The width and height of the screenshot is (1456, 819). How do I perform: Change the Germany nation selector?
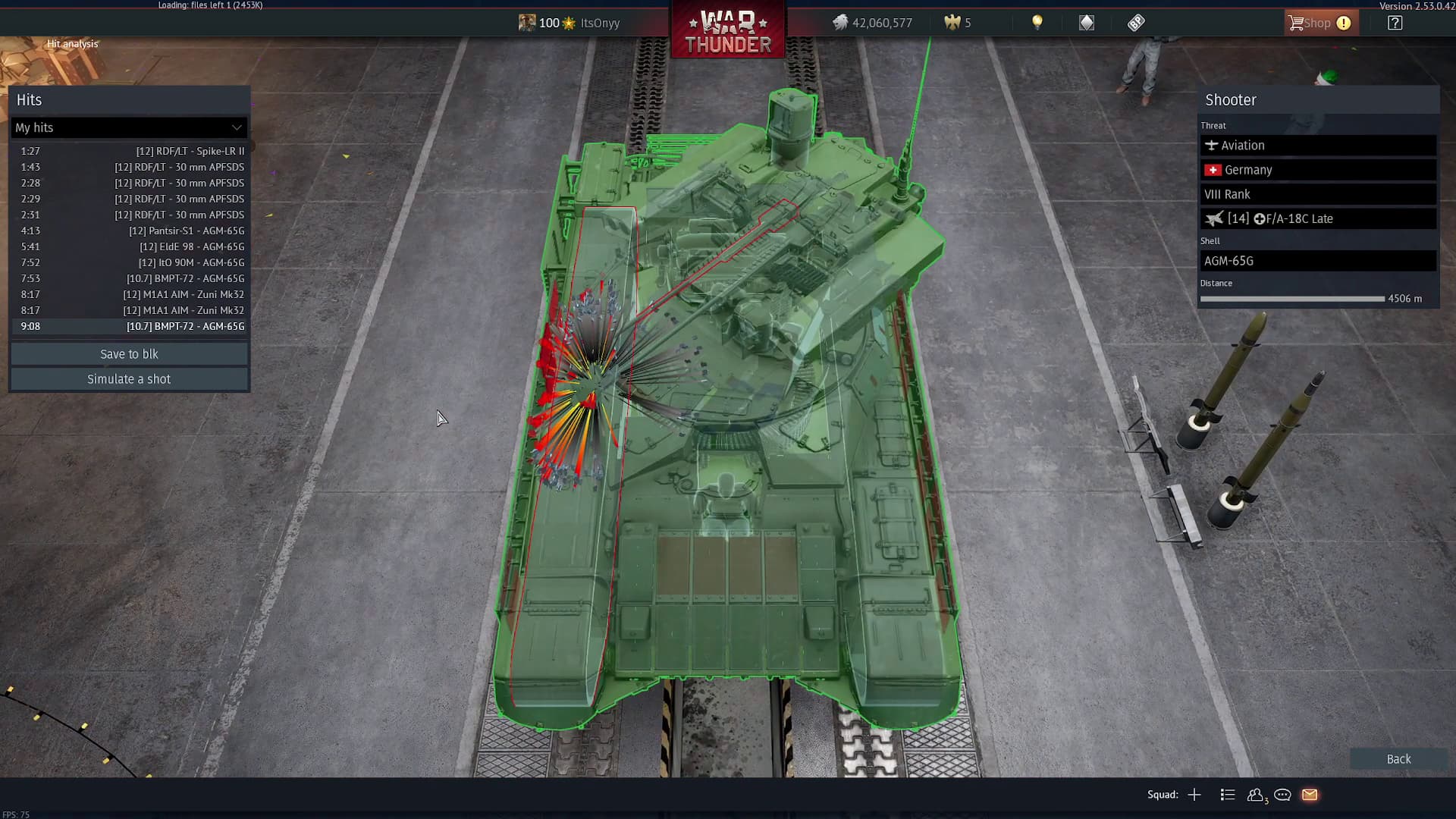point(1317,170)
